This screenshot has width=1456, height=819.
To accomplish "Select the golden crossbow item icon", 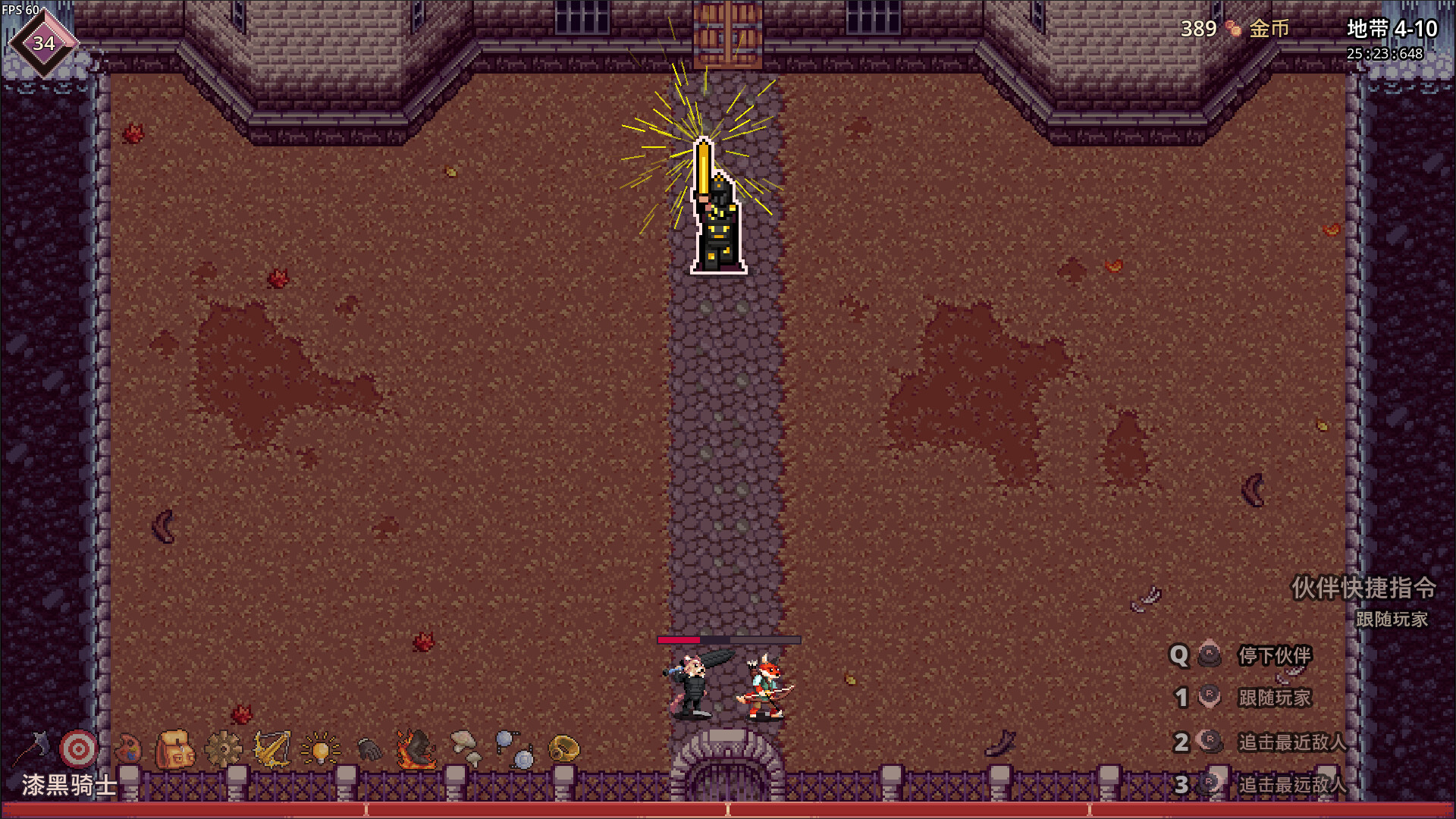I will (x=271, y=749).
